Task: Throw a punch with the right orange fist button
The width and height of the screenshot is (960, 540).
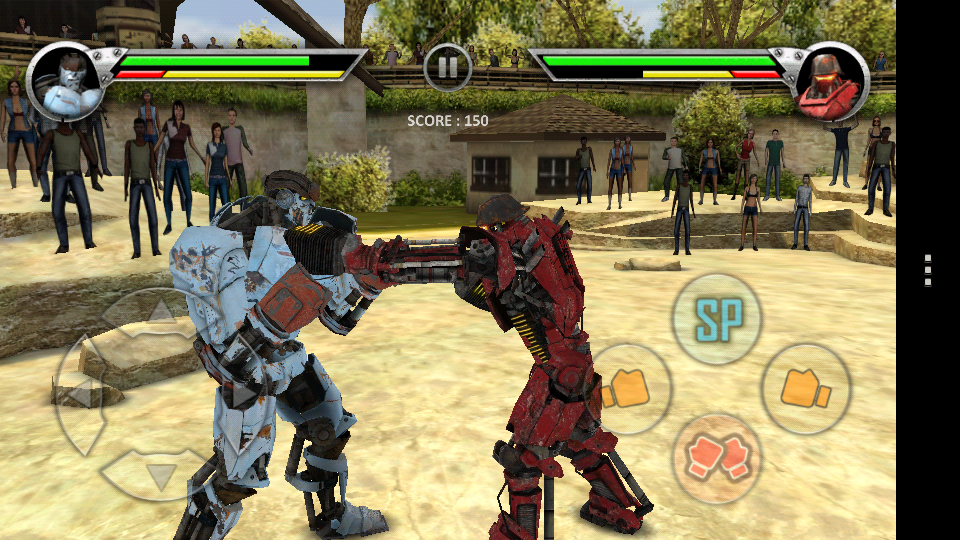Action: [806, 389]
